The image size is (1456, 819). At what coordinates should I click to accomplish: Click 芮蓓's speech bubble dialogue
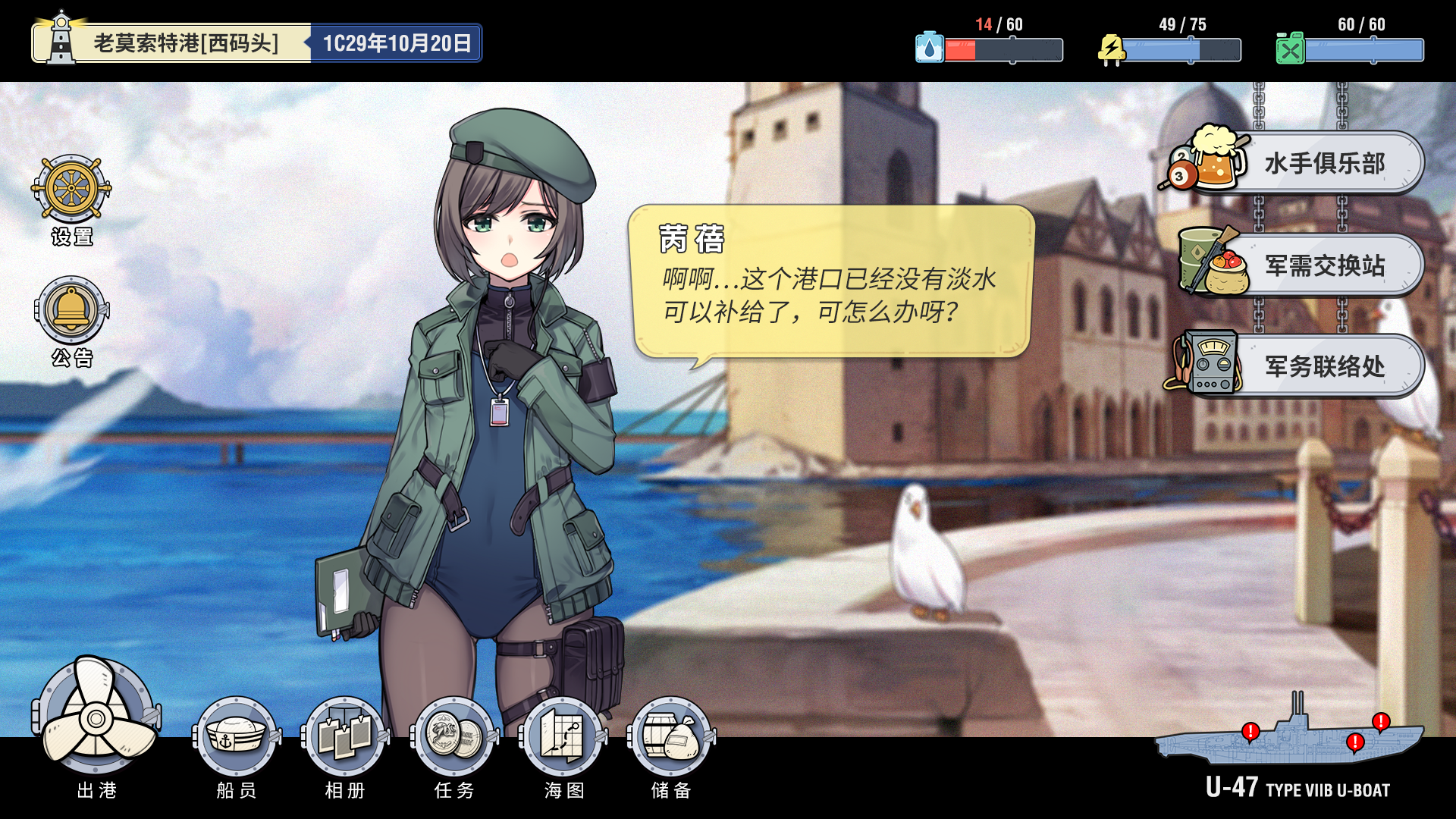830,282
